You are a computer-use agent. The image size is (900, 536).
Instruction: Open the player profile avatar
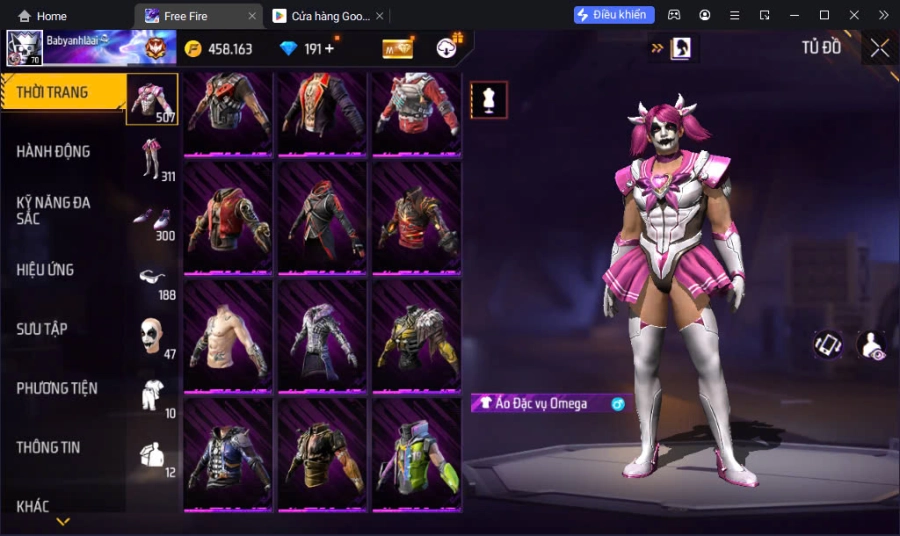click(x=23, y=48)
